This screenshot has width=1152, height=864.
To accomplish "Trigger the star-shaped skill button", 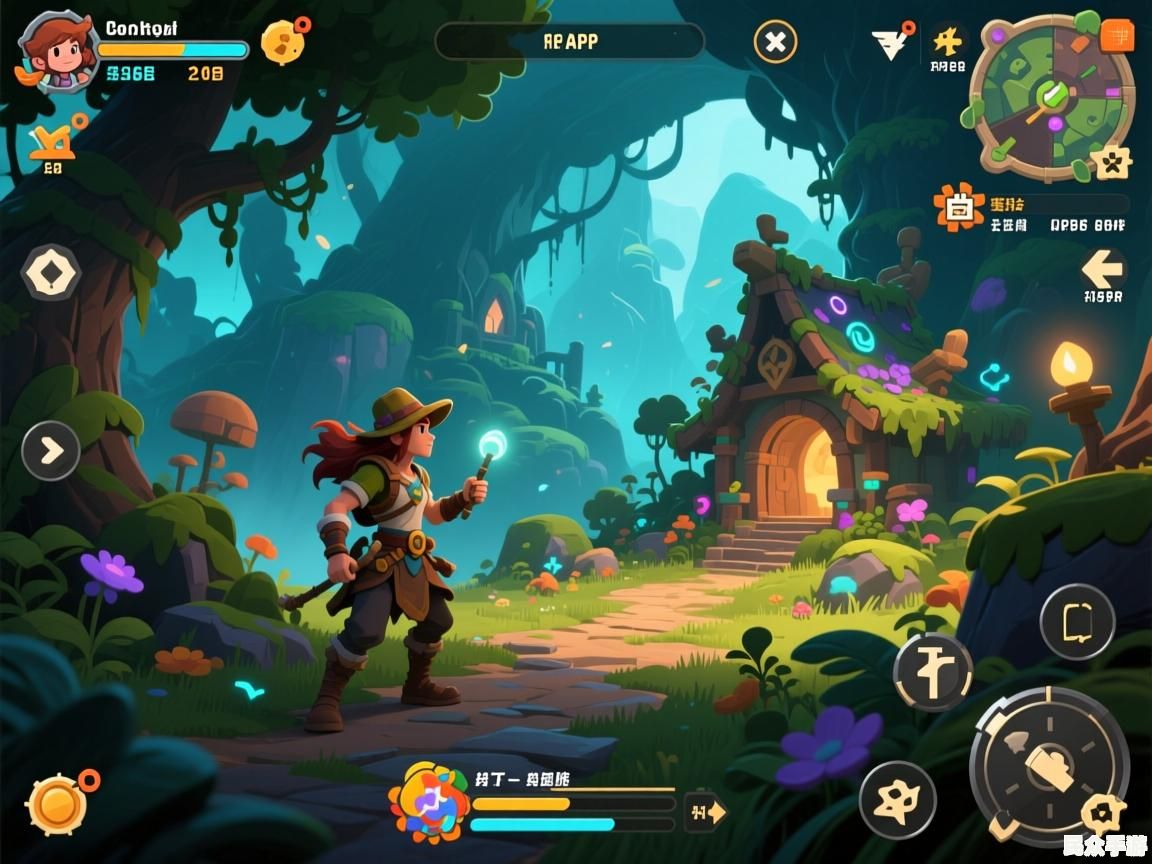I will point(897,800).
